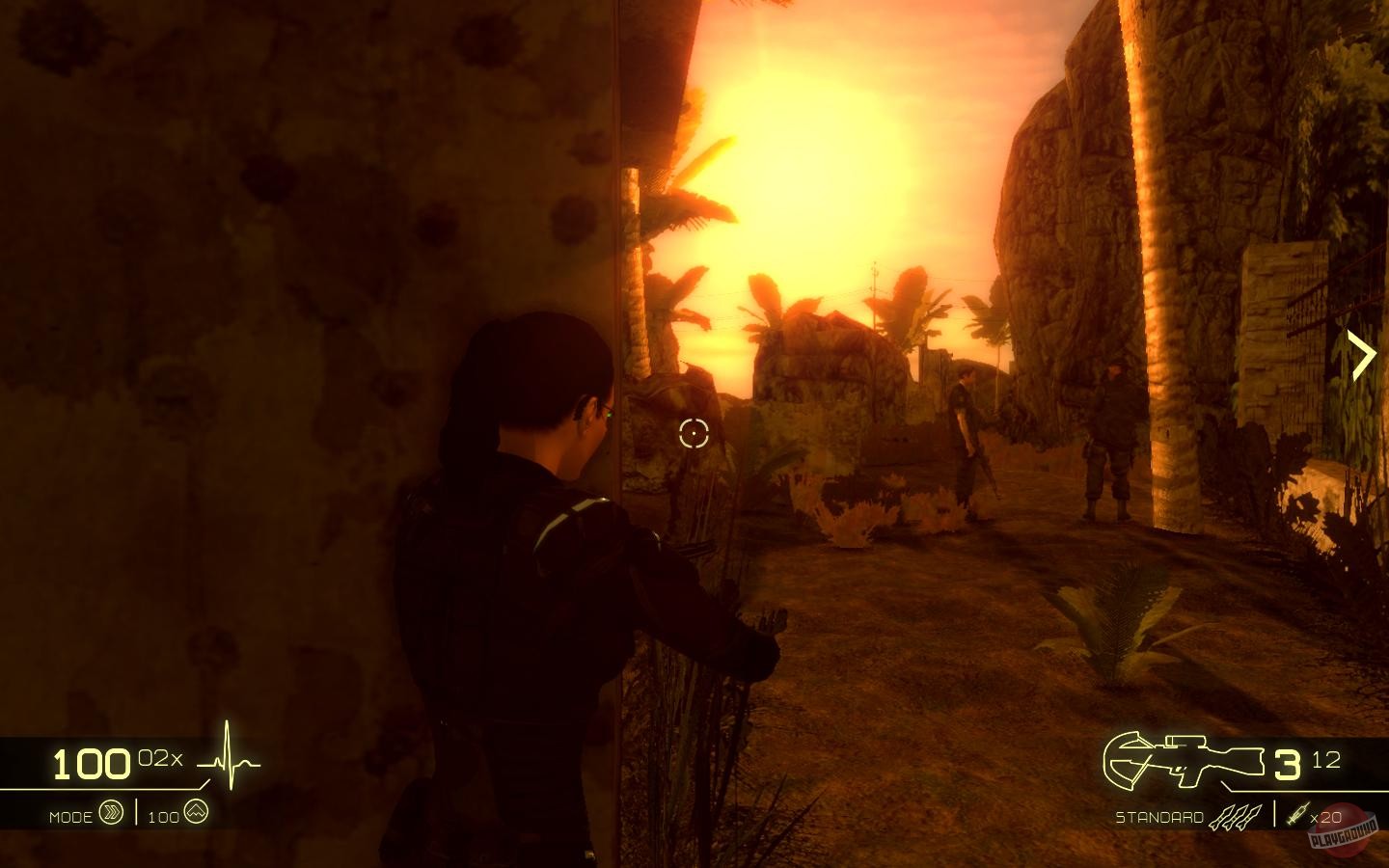The width and height of the screenshot is (1389, 868).
Task: Click the targeting reticle crosshair
Action: (695, 434)
